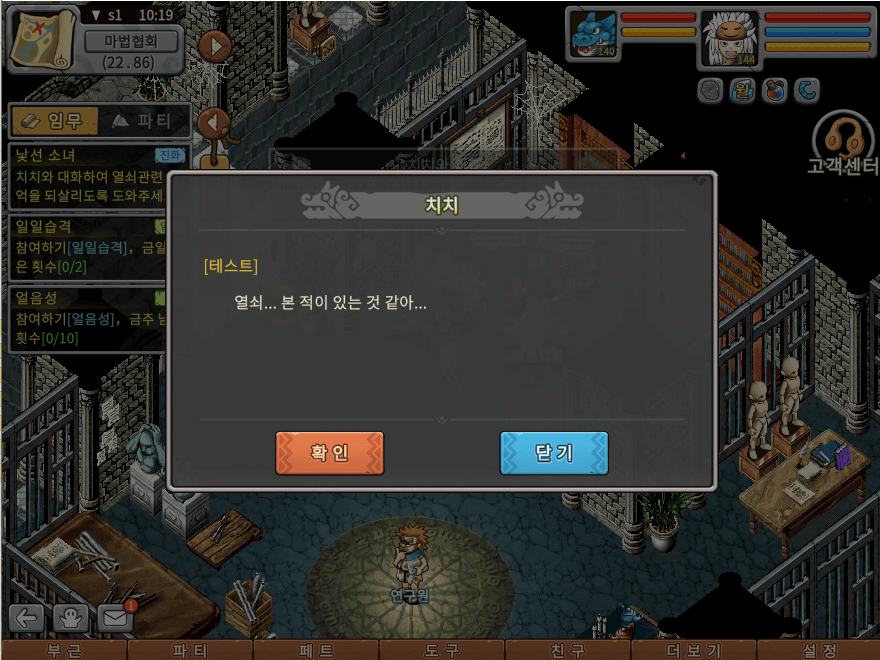Click the crescent moon buff icon
Viewport: 880px width, 660px height.
click(806, 91)
